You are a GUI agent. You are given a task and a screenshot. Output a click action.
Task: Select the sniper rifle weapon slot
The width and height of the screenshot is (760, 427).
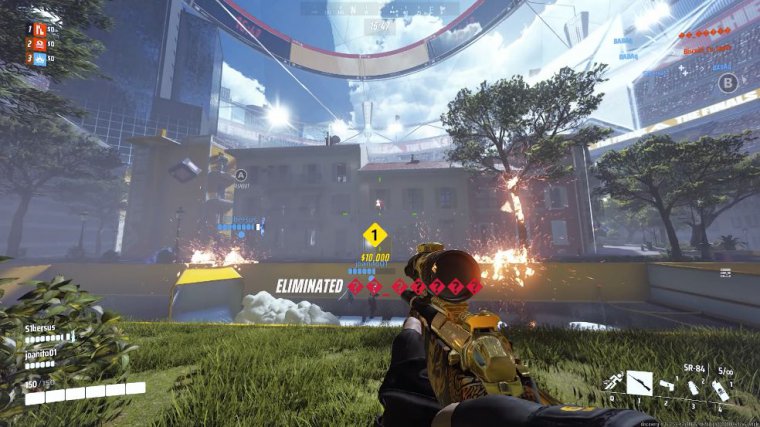(x=639, y=382)
